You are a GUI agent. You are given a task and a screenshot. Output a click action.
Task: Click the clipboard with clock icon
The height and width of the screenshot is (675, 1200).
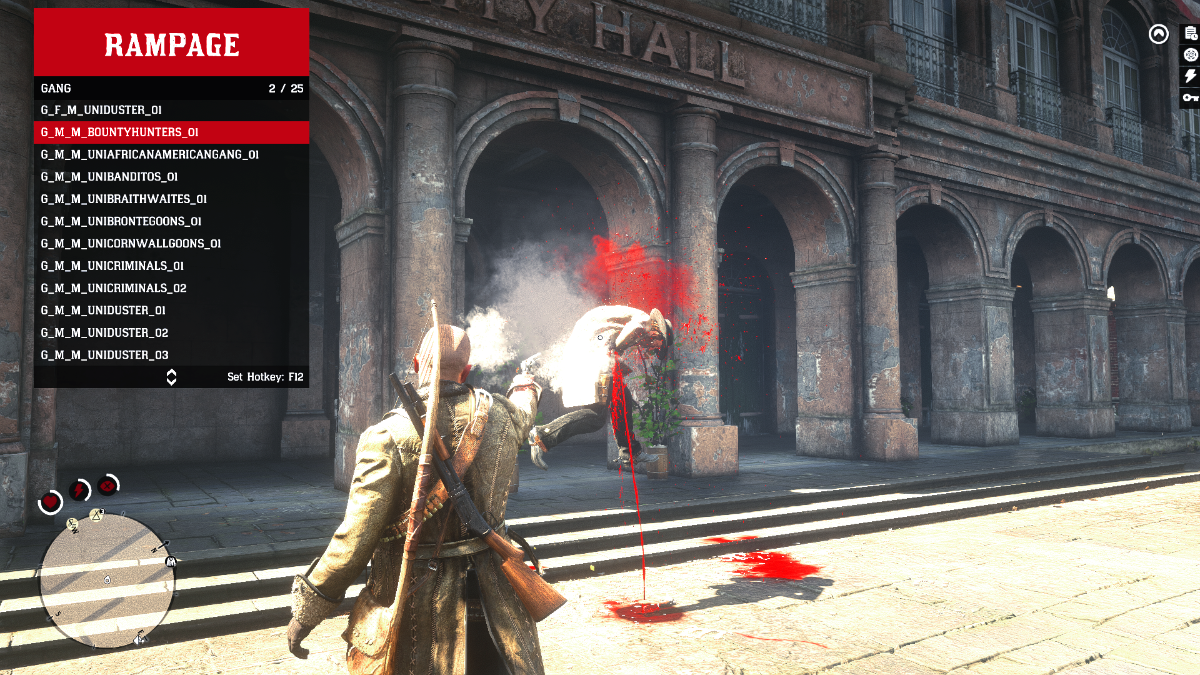tap(1190, 34)
